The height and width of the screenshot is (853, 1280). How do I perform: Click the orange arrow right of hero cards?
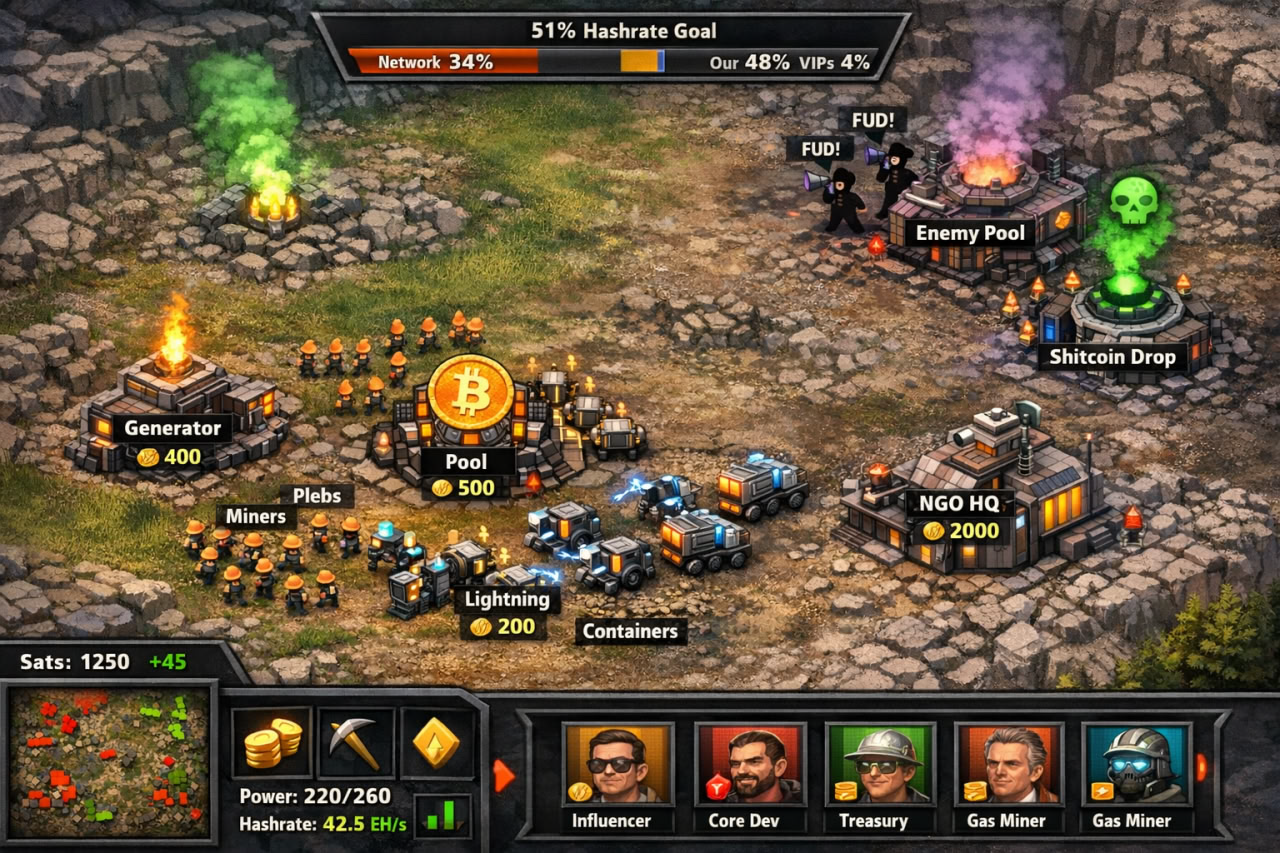pos(1201,767)
